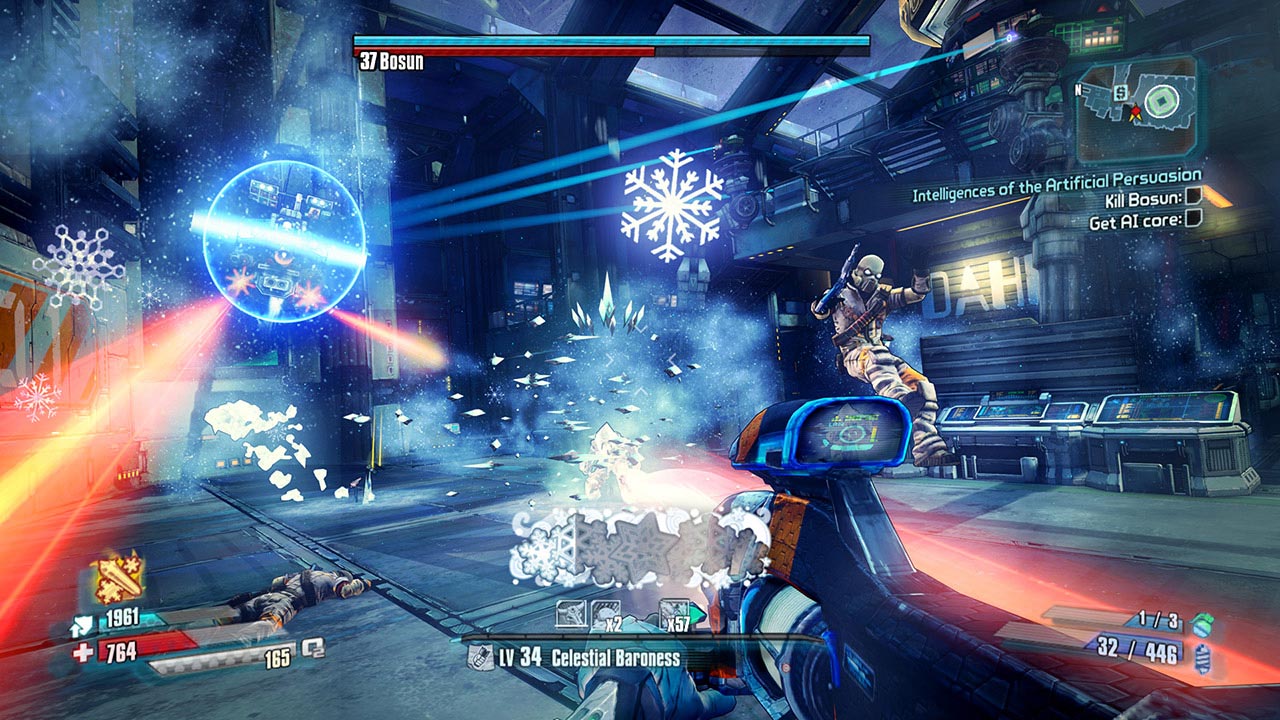Click the green circular waypoint on minimap
The height and width of the screenshot is (720, 1280).
tap(1160, 103)
